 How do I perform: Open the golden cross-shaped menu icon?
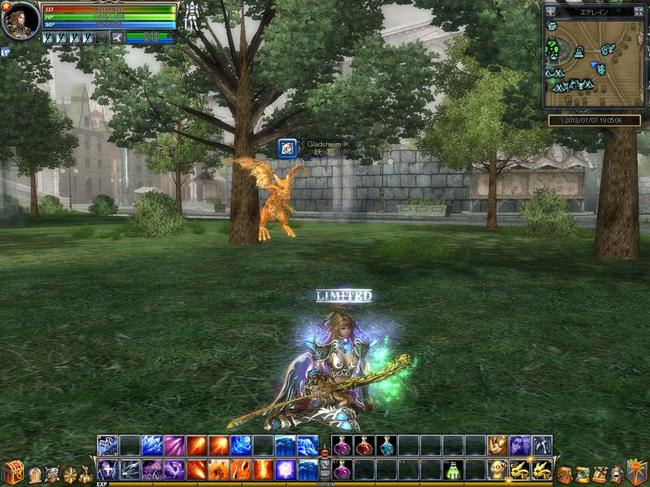click(x=70, y=475)
